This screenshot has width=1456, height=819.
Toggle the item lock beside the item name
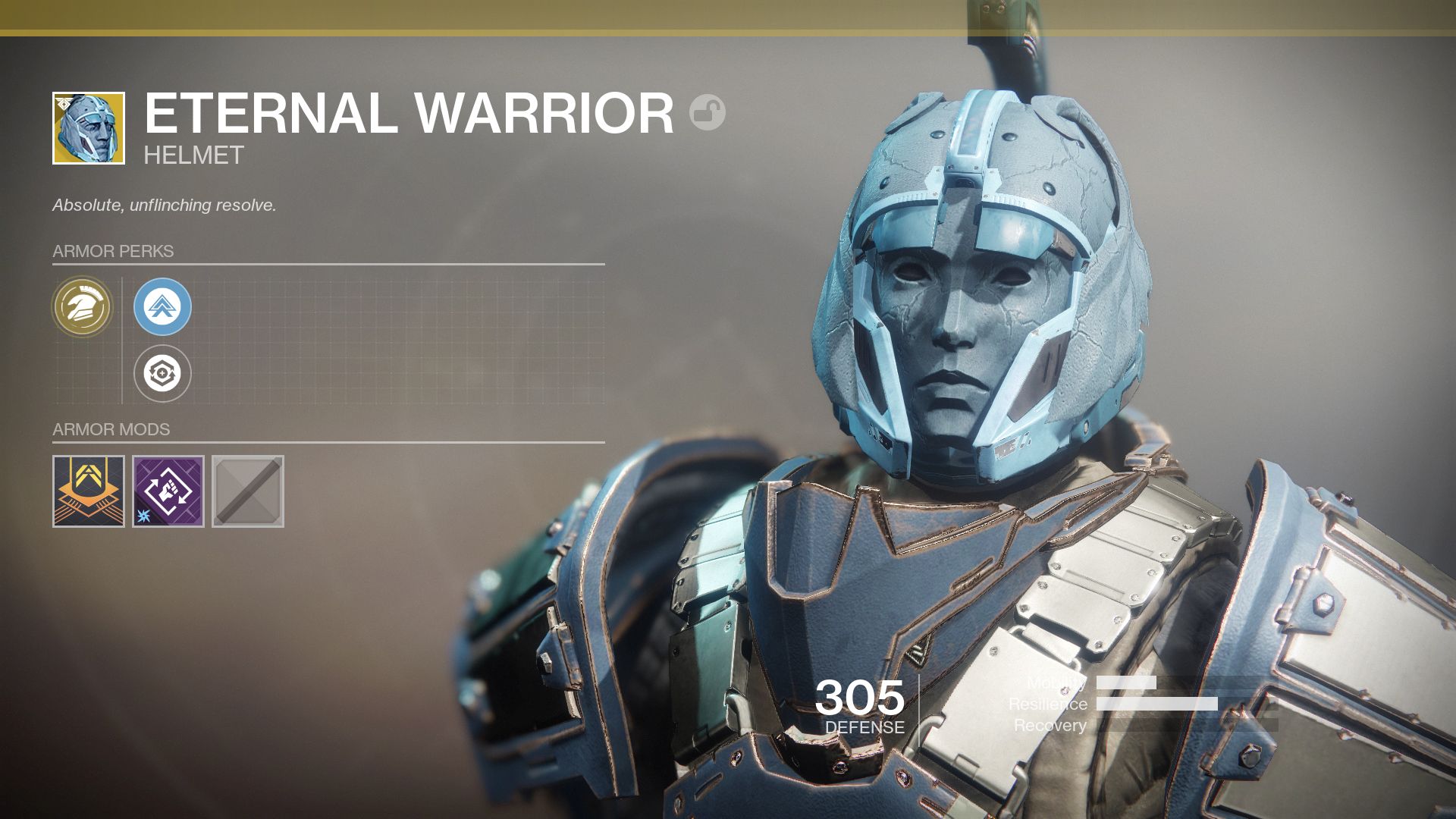pos(707,111)
